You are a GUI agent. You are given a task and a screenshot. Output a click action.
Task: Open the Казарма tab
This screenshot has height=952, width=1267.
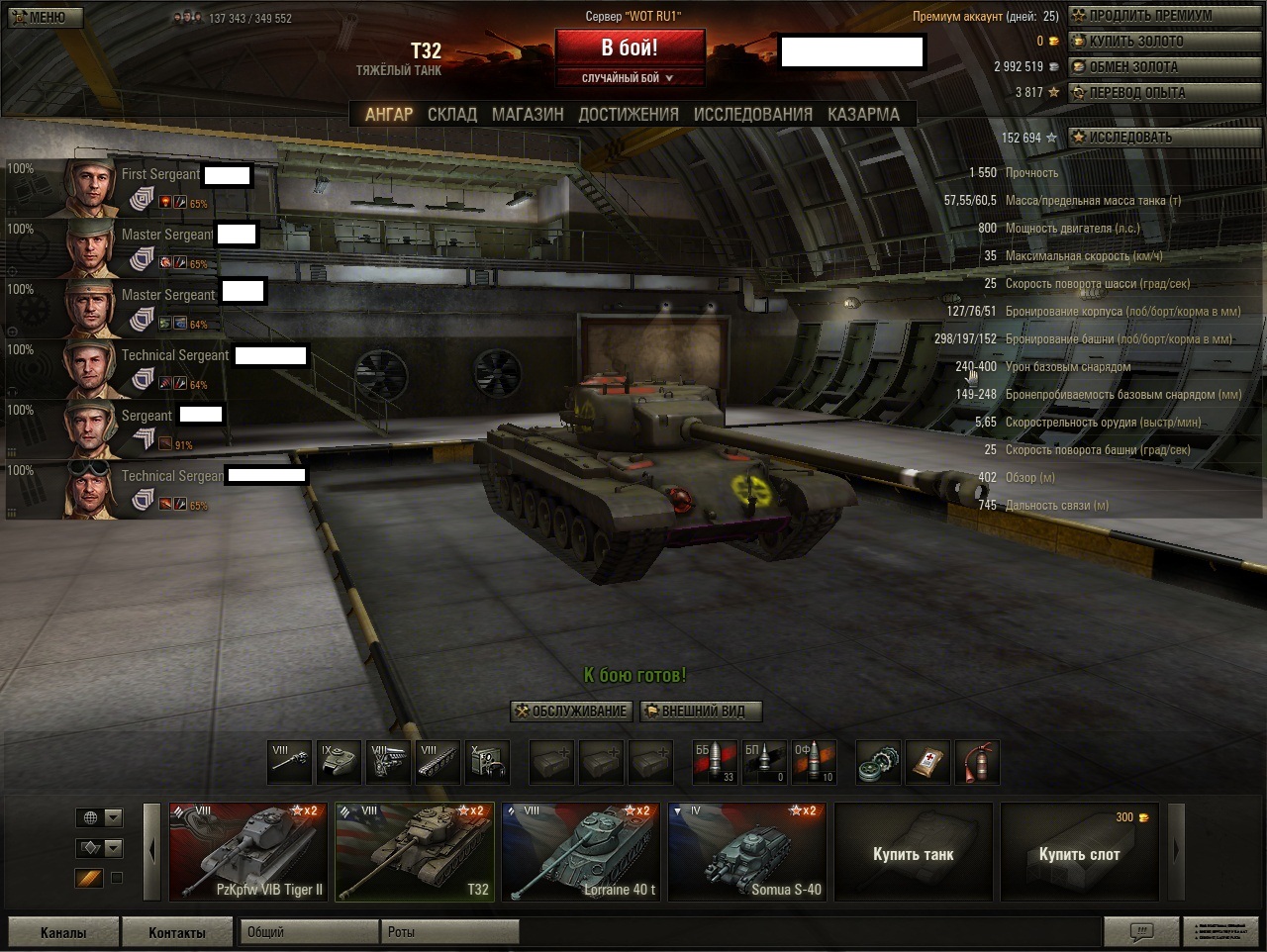[863, 115]
